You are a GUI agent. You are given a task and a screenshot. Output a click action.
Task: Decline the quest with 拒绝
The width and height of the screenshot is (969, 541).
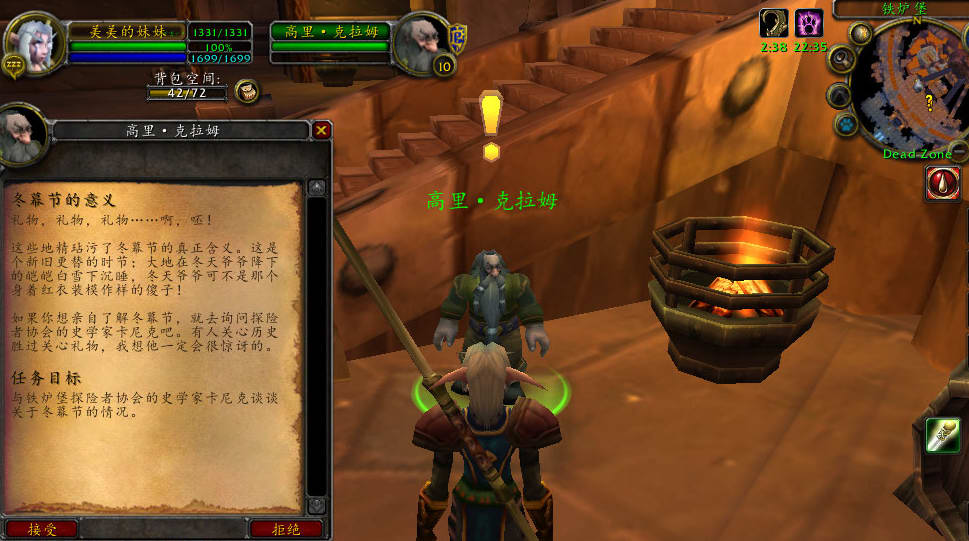pos(286,529)
